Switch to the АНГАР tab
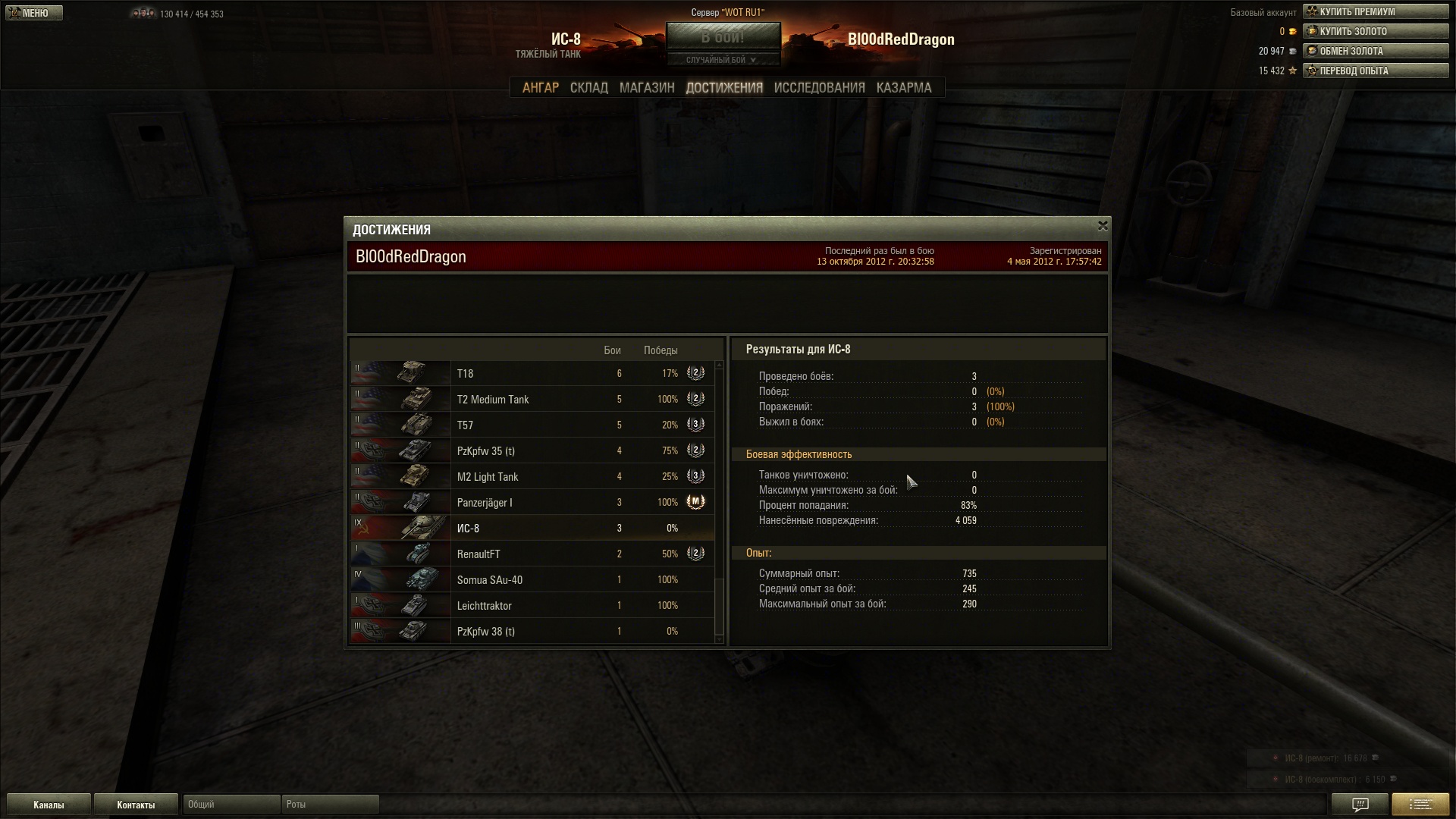The width and height of the screenshot is (1456, 819). tap(540, 88)
